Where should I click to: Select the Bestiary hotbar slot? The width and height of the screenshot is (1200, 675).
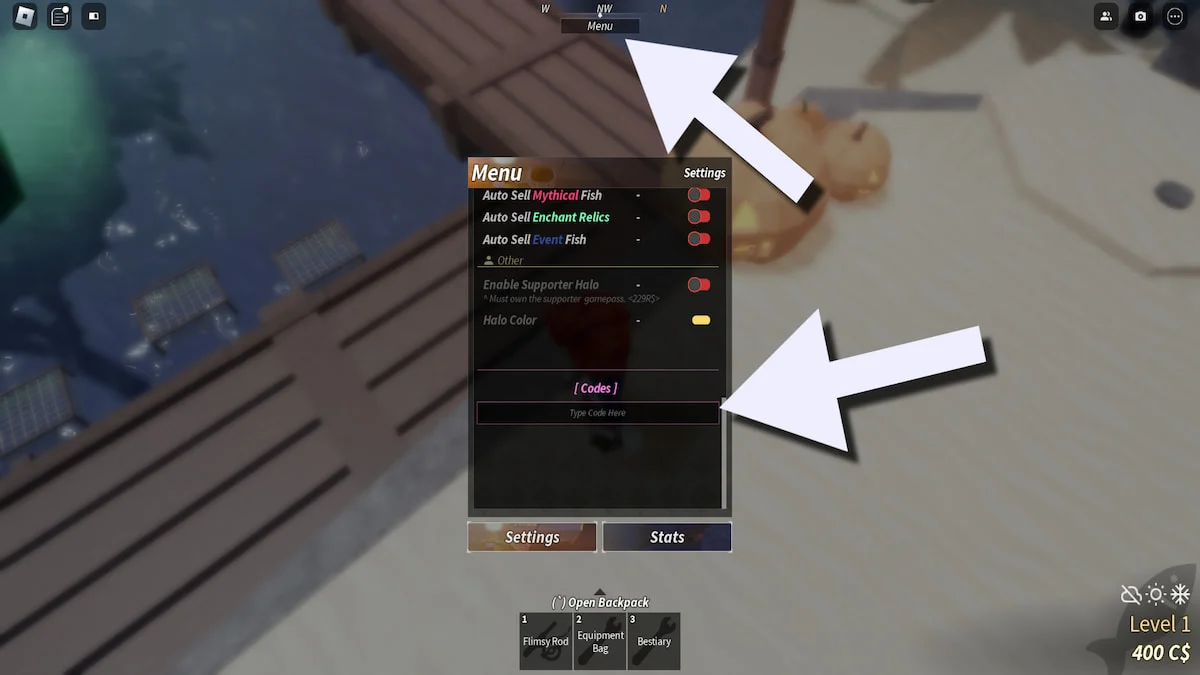[x=654, y=641]
